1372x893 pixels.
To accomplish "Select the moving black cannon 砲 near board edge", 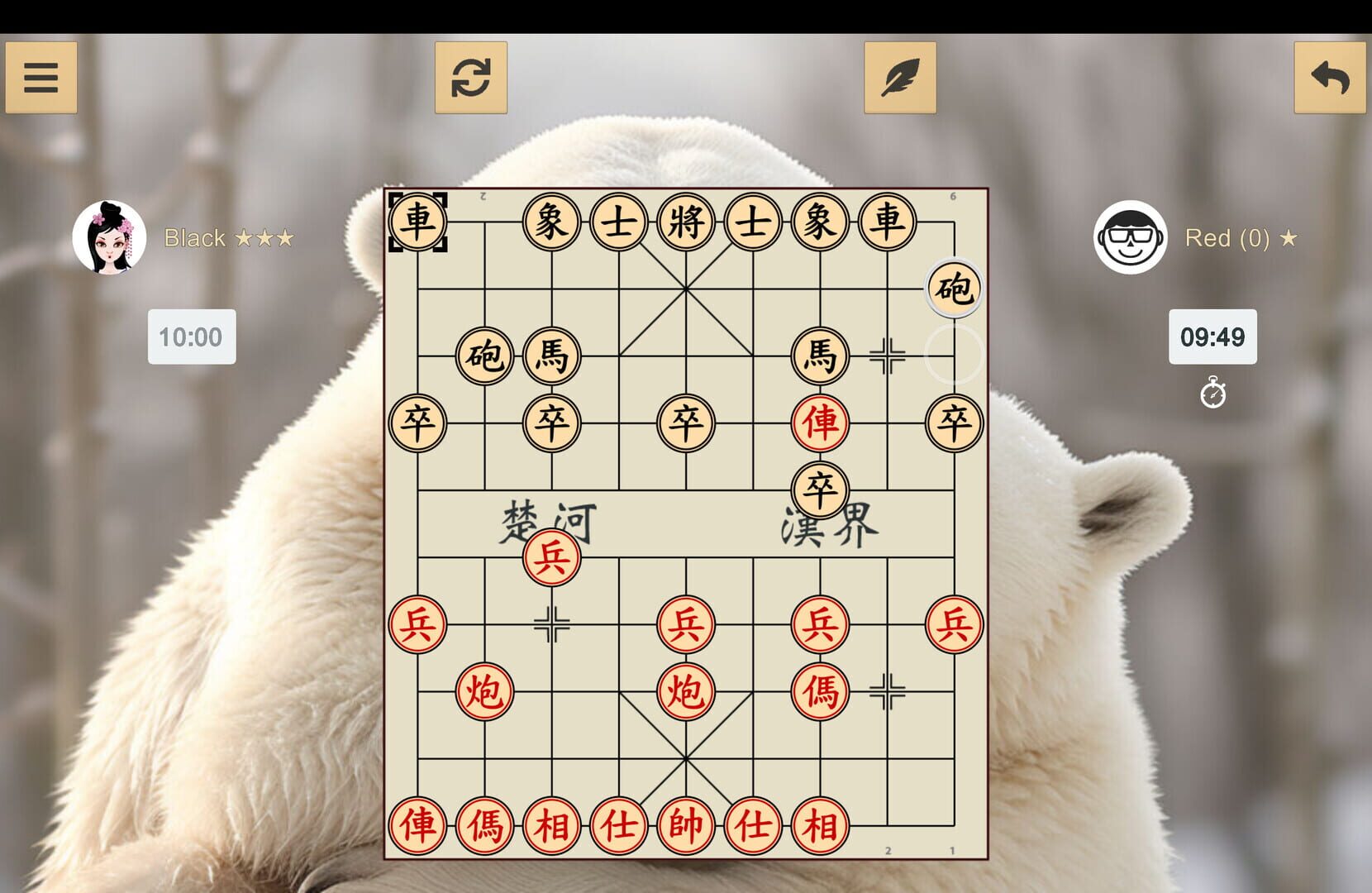I will click(954, 289).
